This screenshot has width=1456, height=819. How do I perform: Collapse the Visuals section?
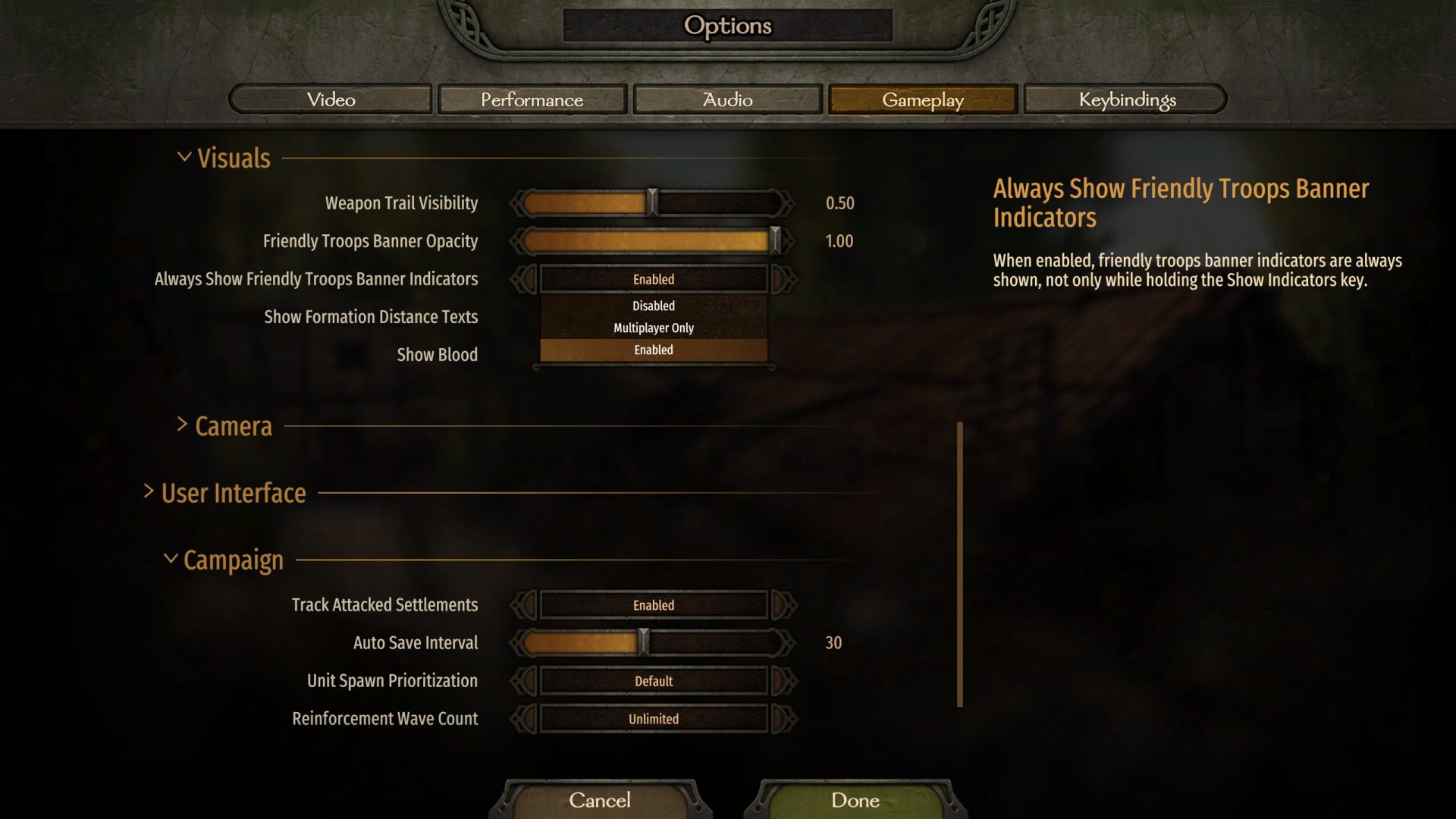click(184, 157)
